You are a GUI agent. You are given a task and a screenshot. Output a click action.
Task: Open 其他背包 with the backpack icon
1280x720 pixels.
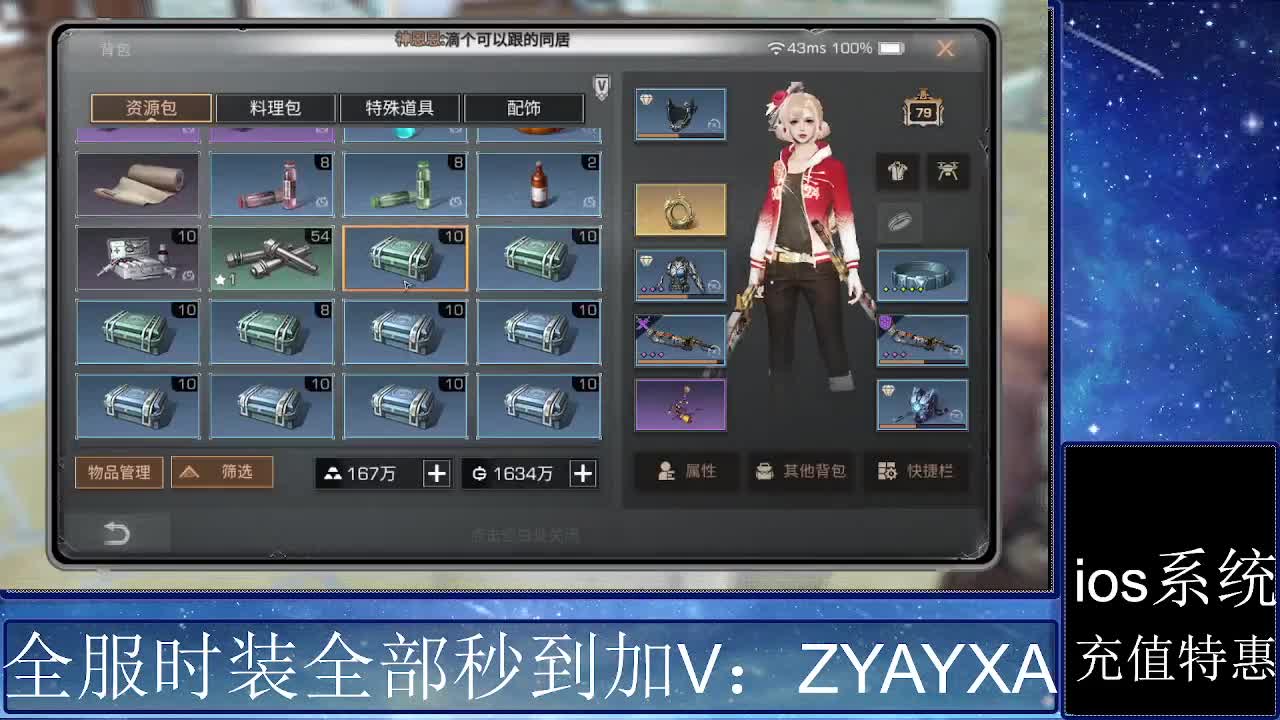[801, 472]
